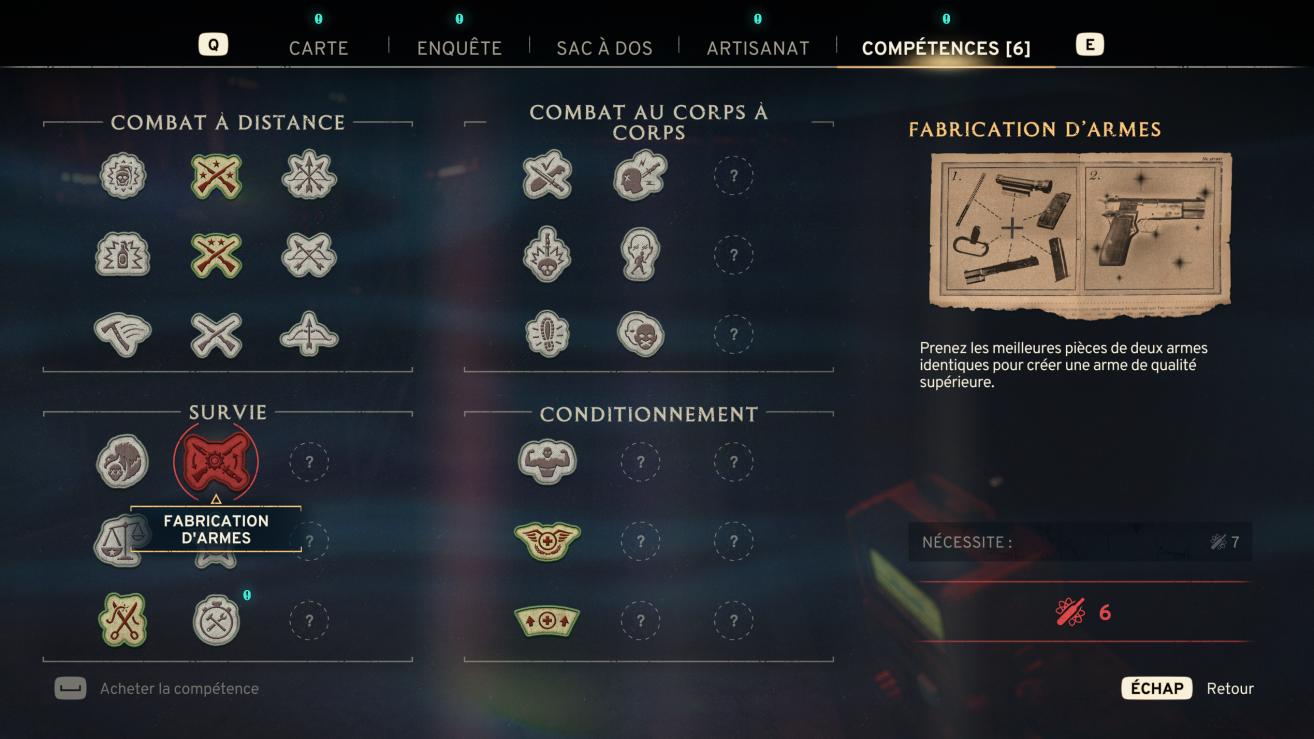Screen dimensions: 1314x739
Task: Go to the Sac à dos tab
Action: pyautogui.click(x=604, y=47)
